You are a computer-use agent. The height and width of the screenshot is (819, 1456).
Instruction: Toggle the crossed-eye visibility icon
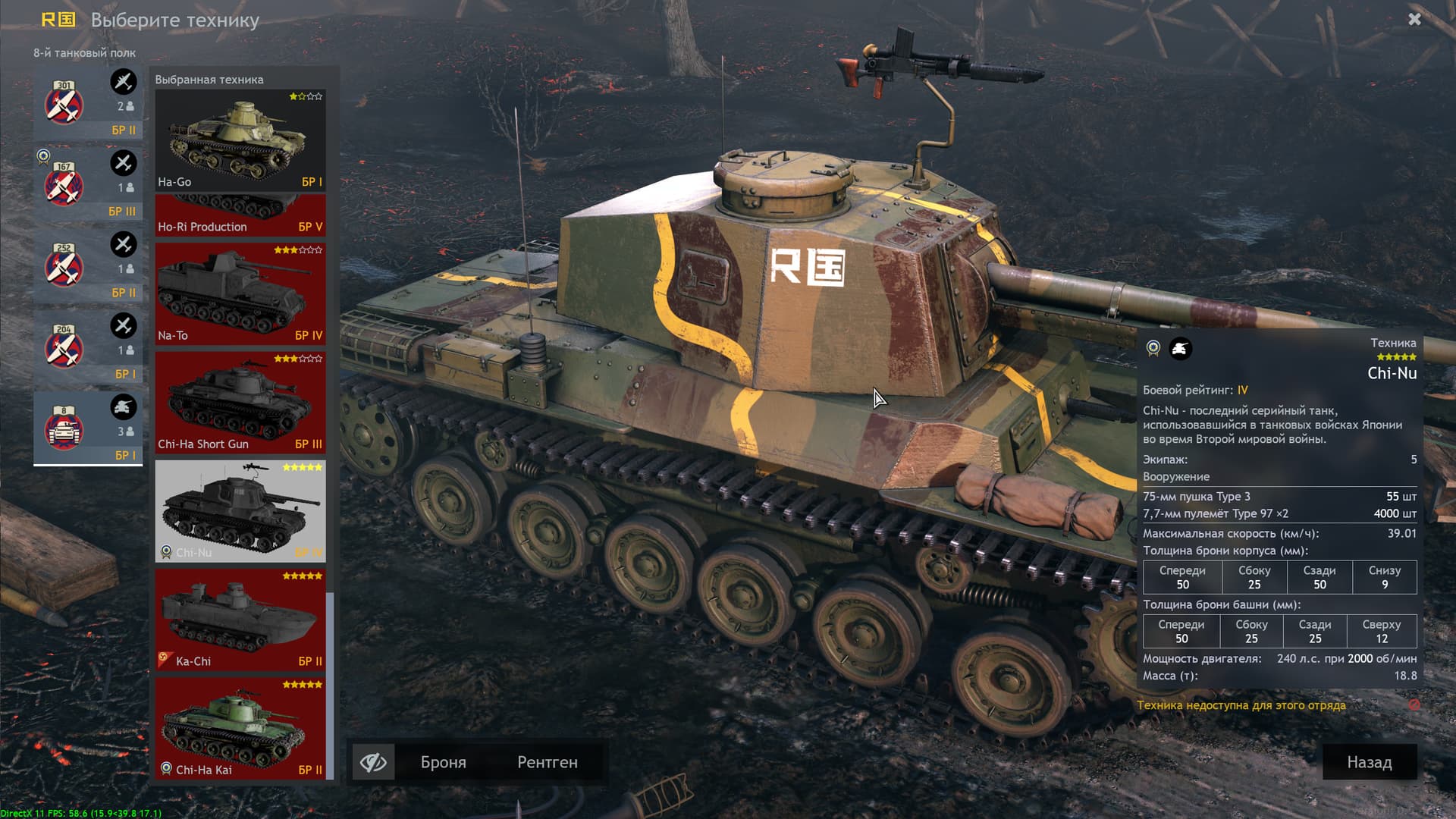pyautogui.click(x=373, y=762)
